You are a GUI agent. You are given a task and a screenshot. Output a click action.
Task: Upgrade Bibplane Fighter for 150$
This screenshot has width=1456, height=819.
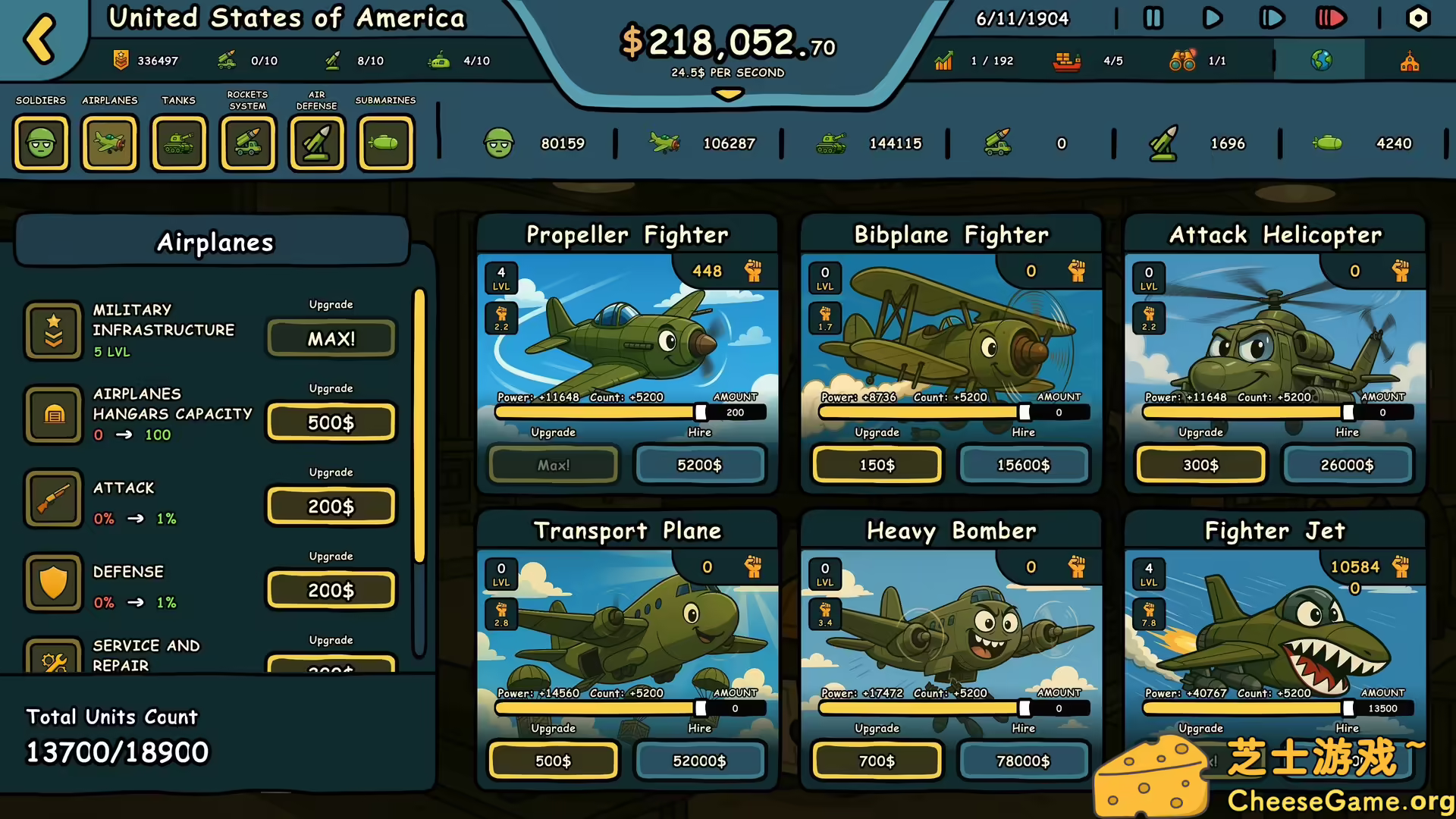pos(877,465)
